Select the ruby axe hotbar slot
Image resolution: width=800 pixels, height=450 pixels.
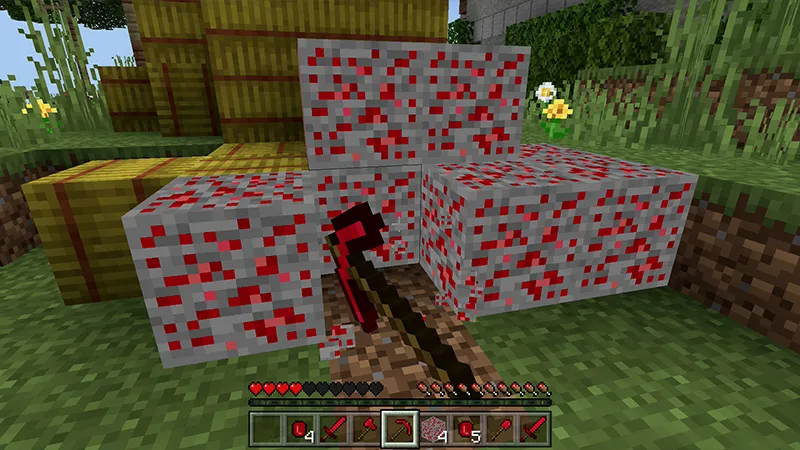point(367,430)
